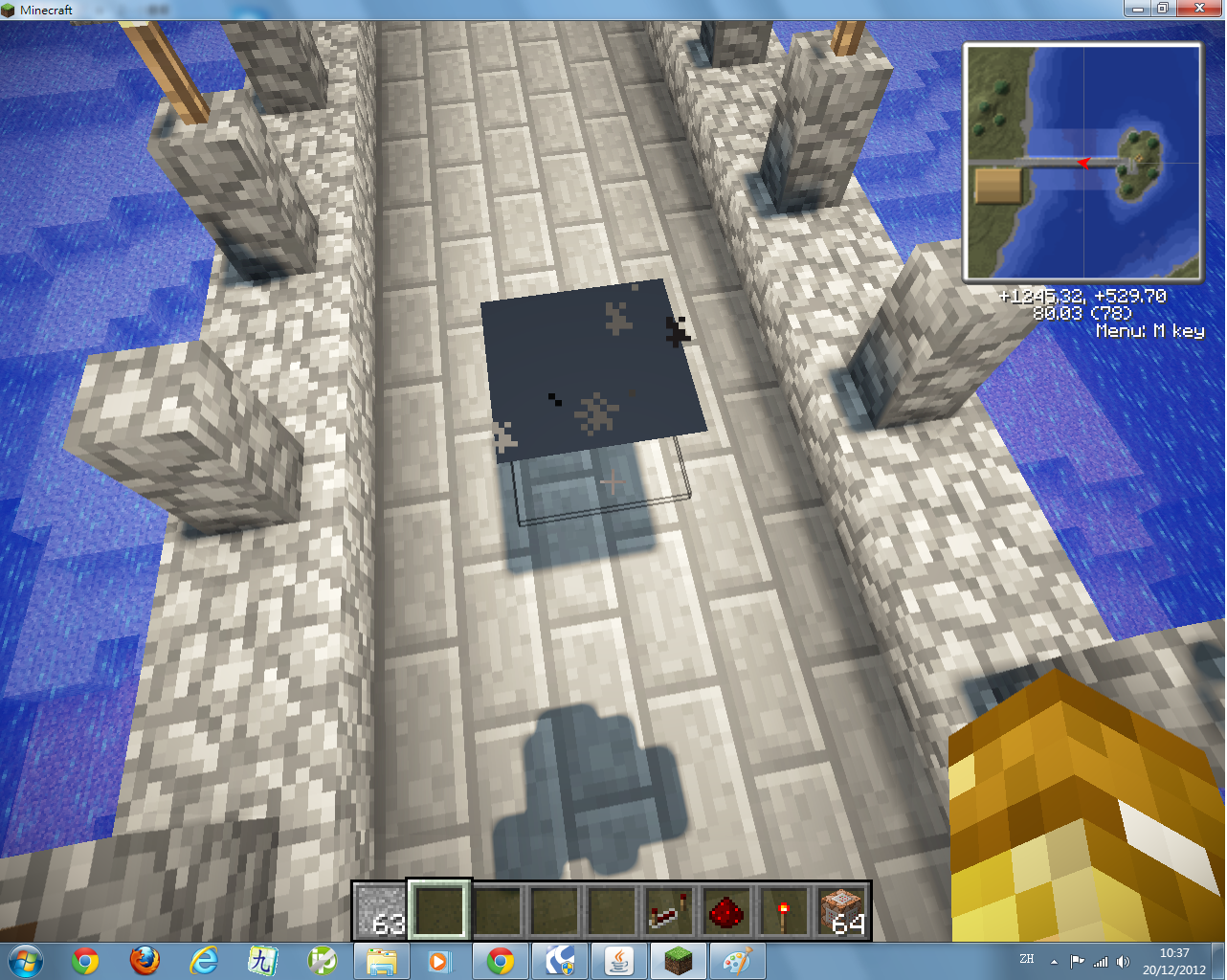Equip the redstone torch hotbar slot
This screenshot has width=1227, height=980.
(x=784, y=910)
